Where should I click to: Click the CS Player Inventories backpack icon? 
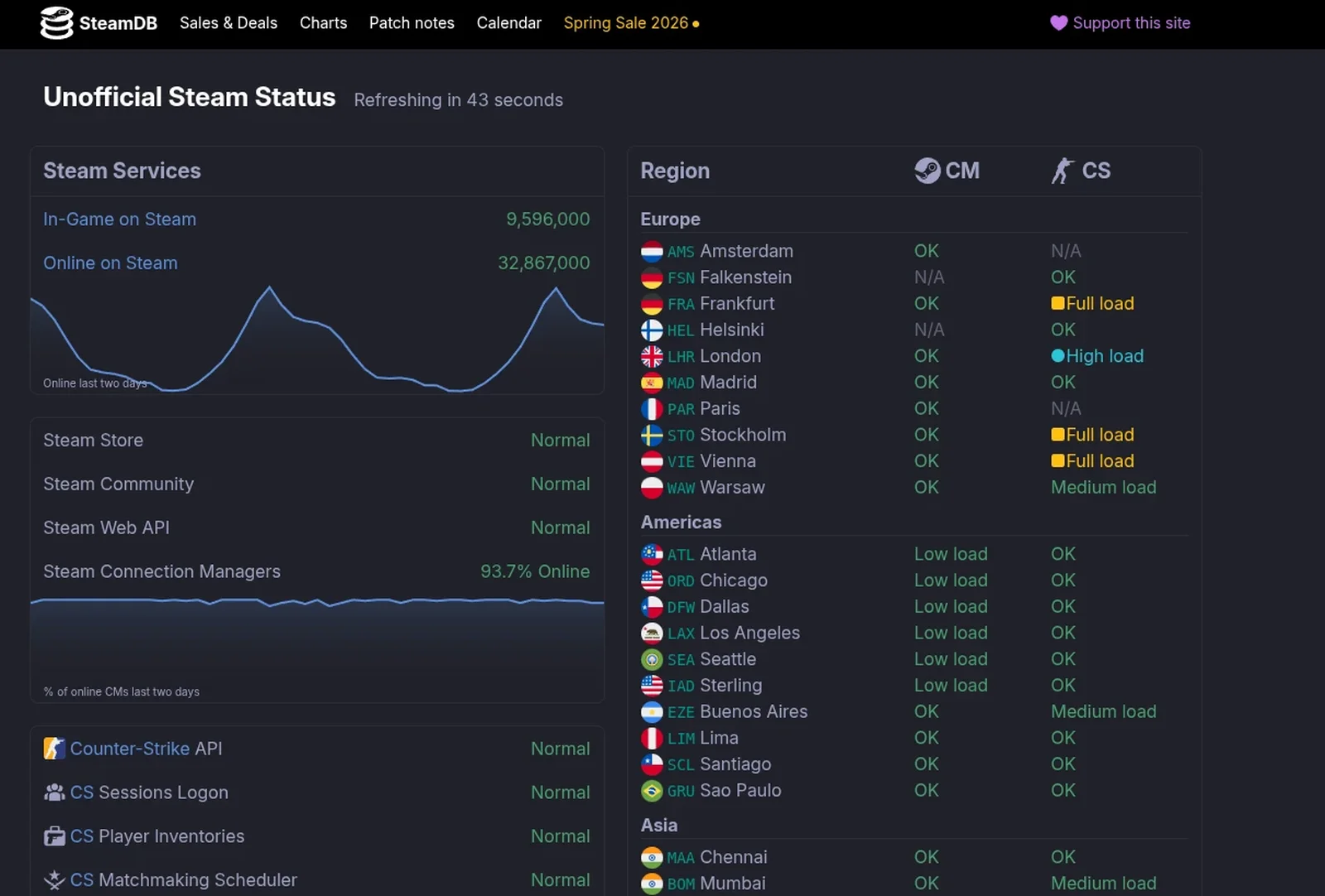click(x=53, y=836)
